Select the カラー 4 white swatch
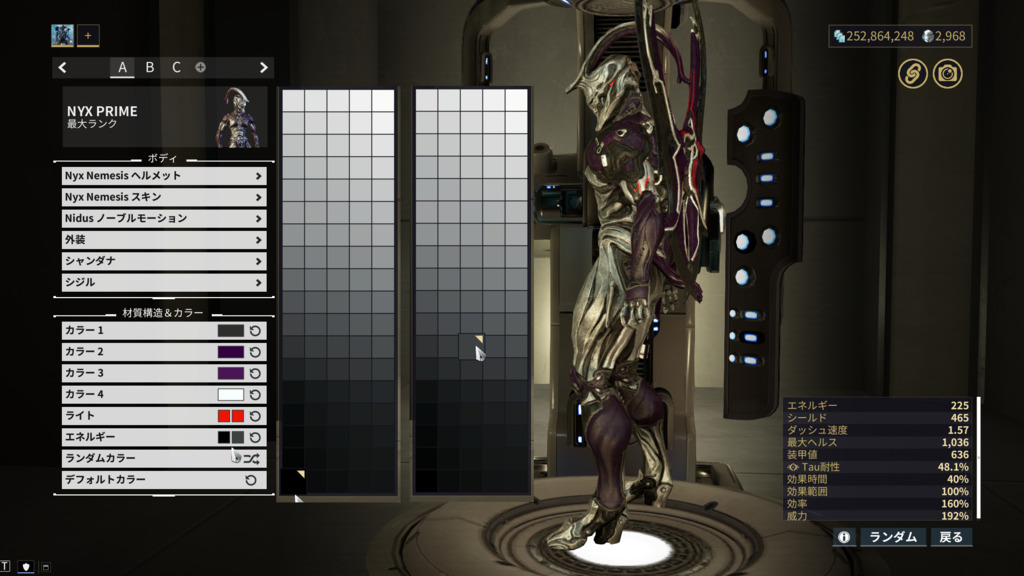1024x576 pixels. click(231, 395)
